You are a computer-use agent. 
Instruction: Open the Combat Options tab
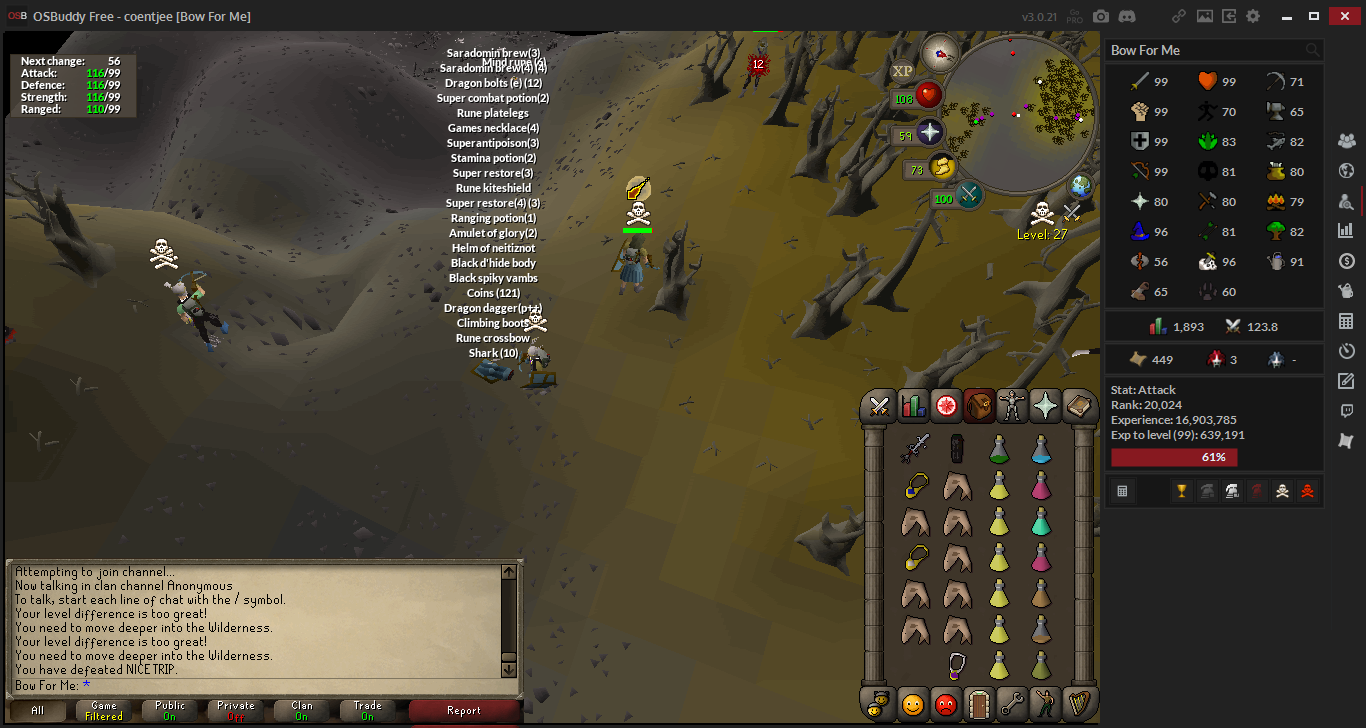point(879,405)
